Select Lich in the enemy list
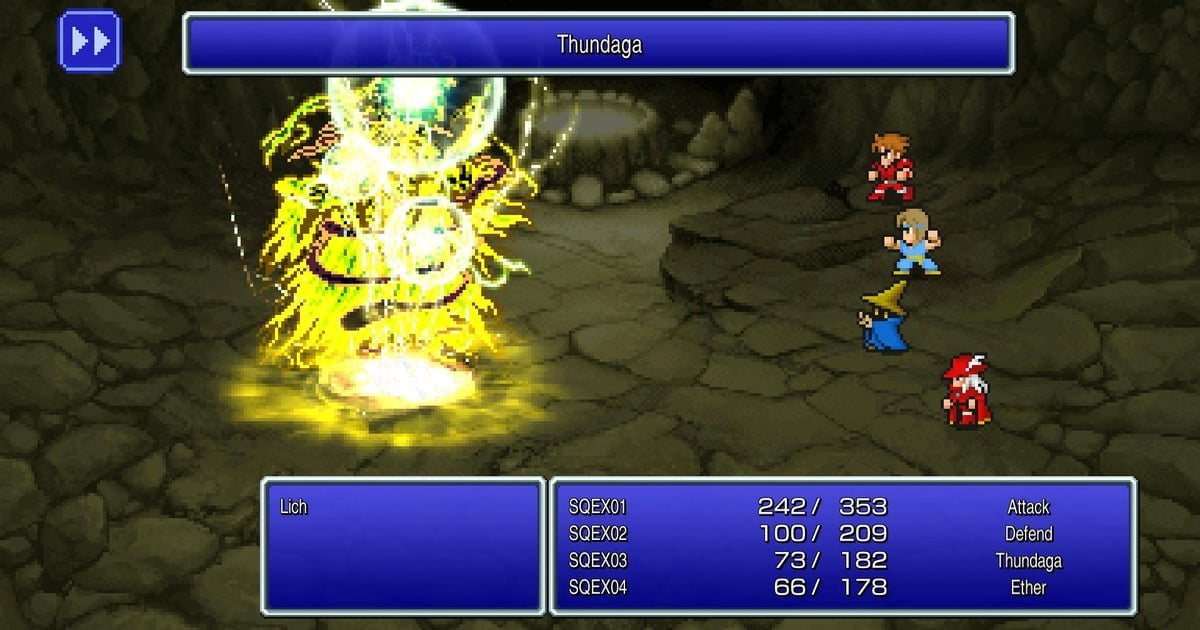This screenshot has width=1200, height=630. pos(294,507)
